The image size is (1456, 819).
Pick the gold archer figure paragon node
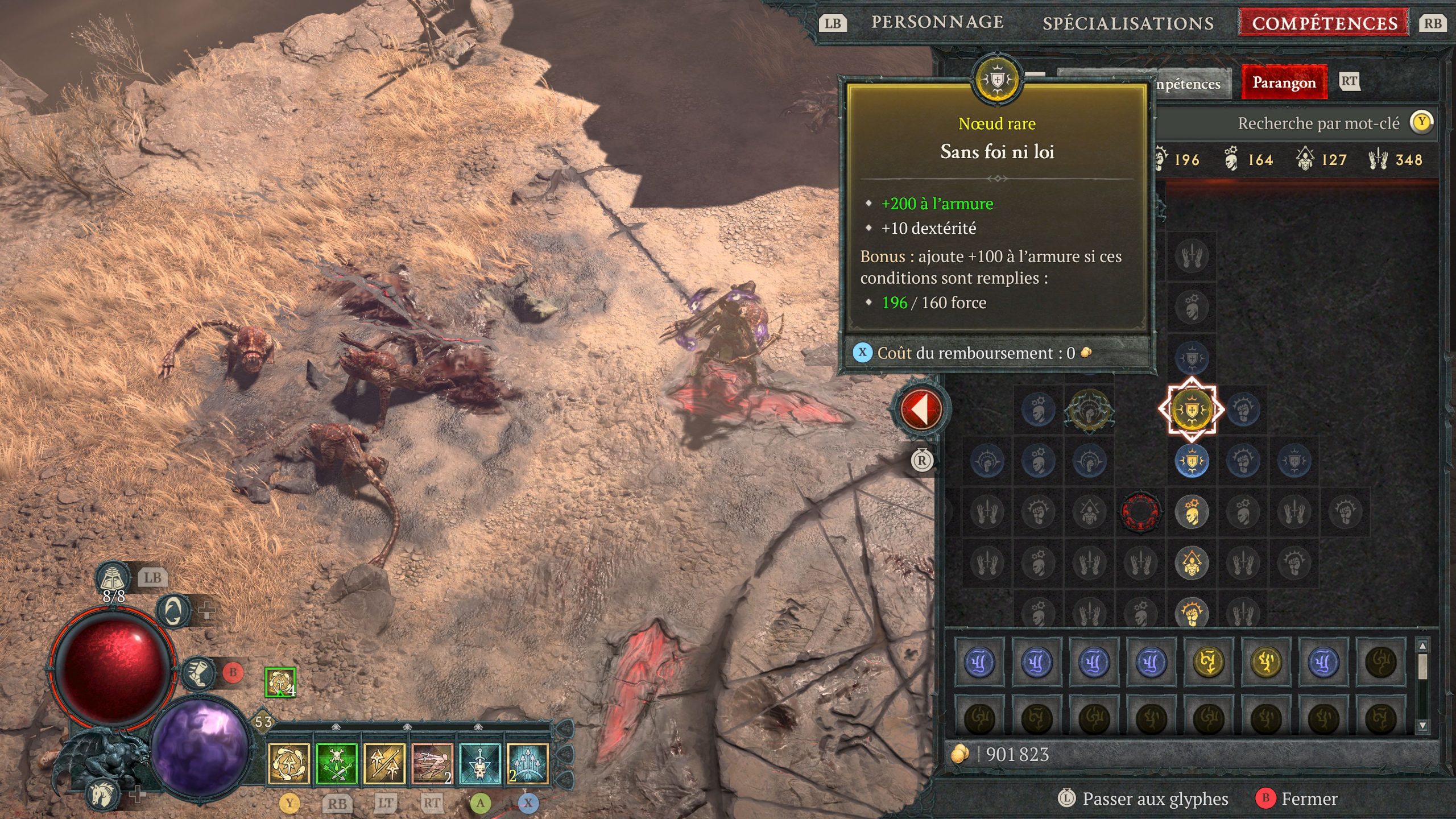[x=1191, y=562]
